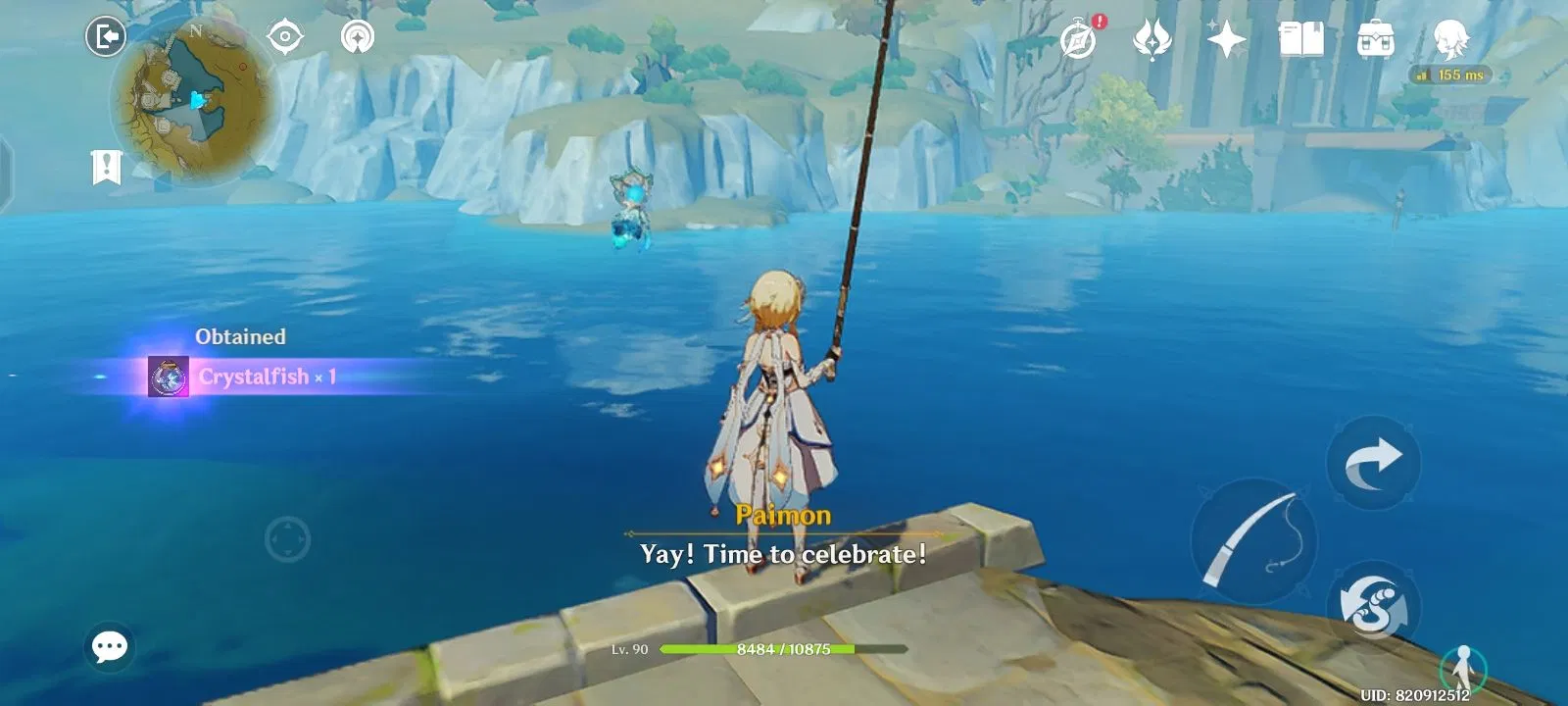Cast the fishing rod with the rod icon

(1254, 539)
